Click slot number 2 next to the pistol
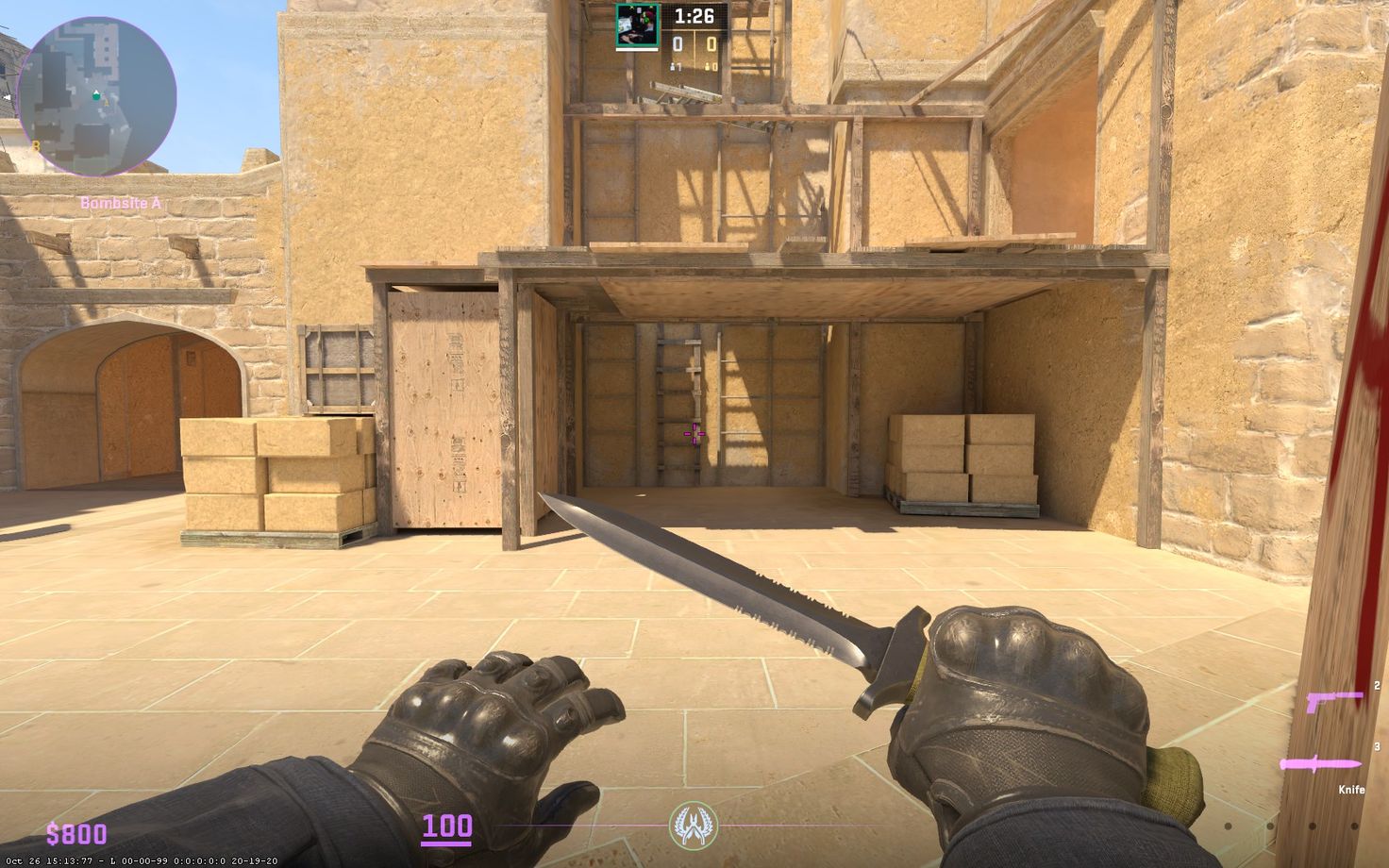The height and width of the screenshot is (868, 1389). pyautogui.click(x=1377, y=685)
